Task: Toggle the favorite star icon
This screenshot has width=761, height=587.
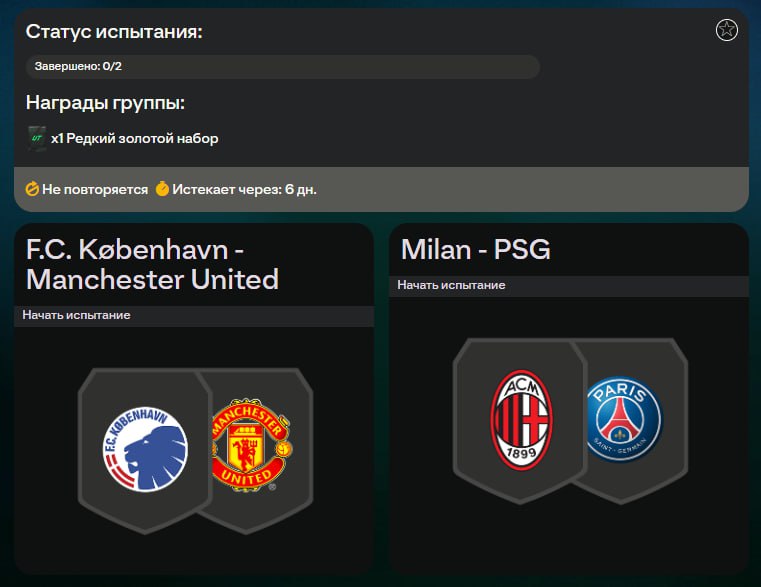Action: (727, 30)
